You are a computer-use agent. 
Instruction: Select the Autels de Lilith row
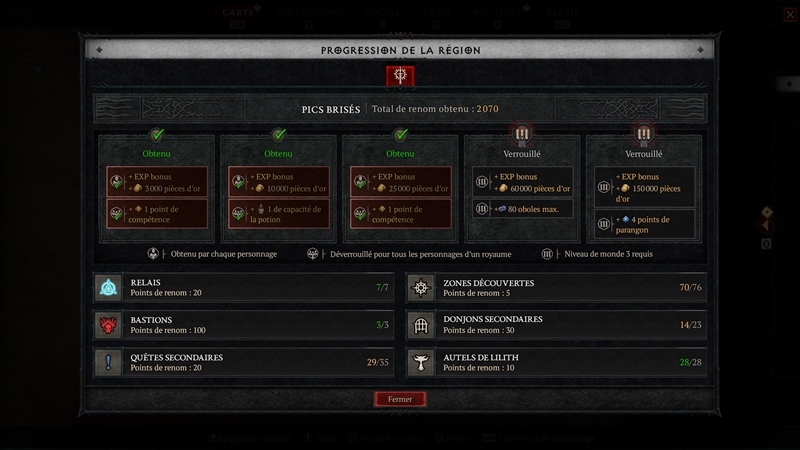pos(556,362)
